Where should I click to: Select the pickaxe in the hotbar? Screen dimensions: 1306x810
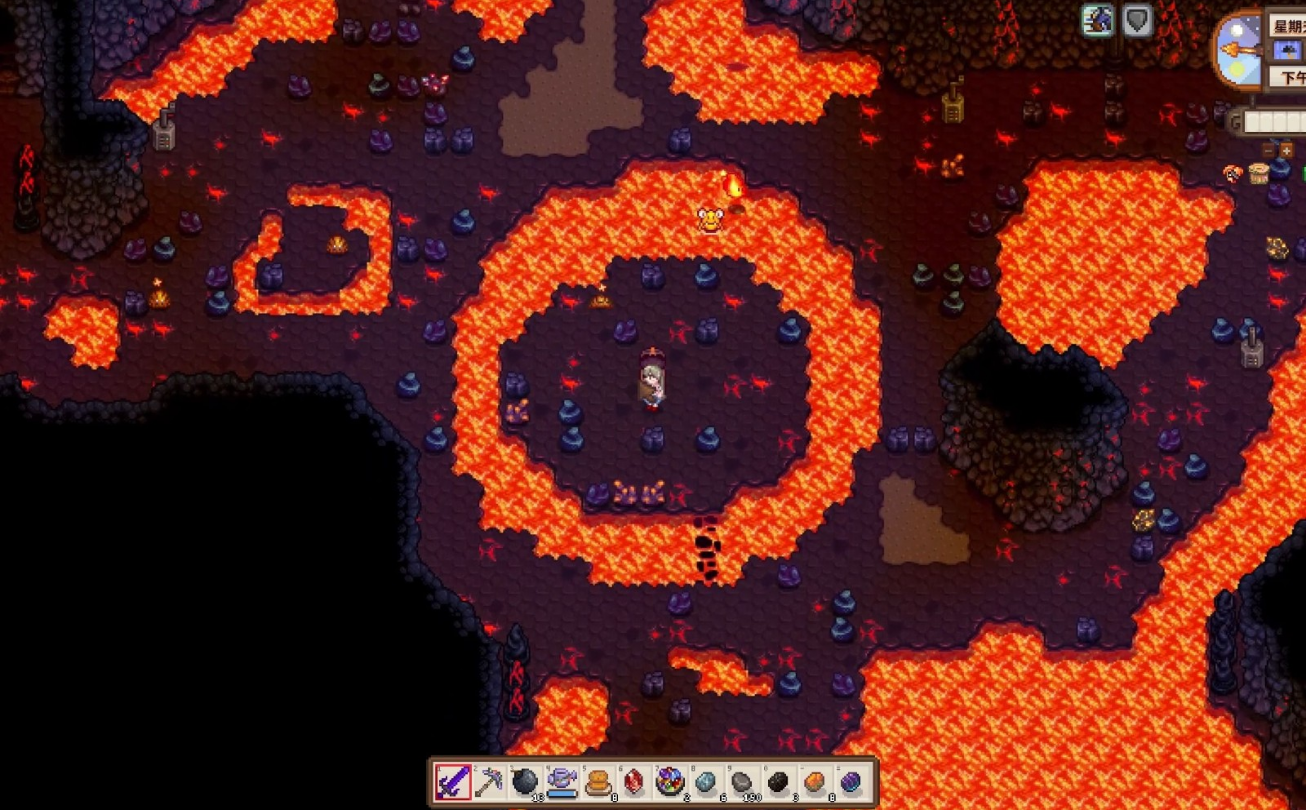489,781
